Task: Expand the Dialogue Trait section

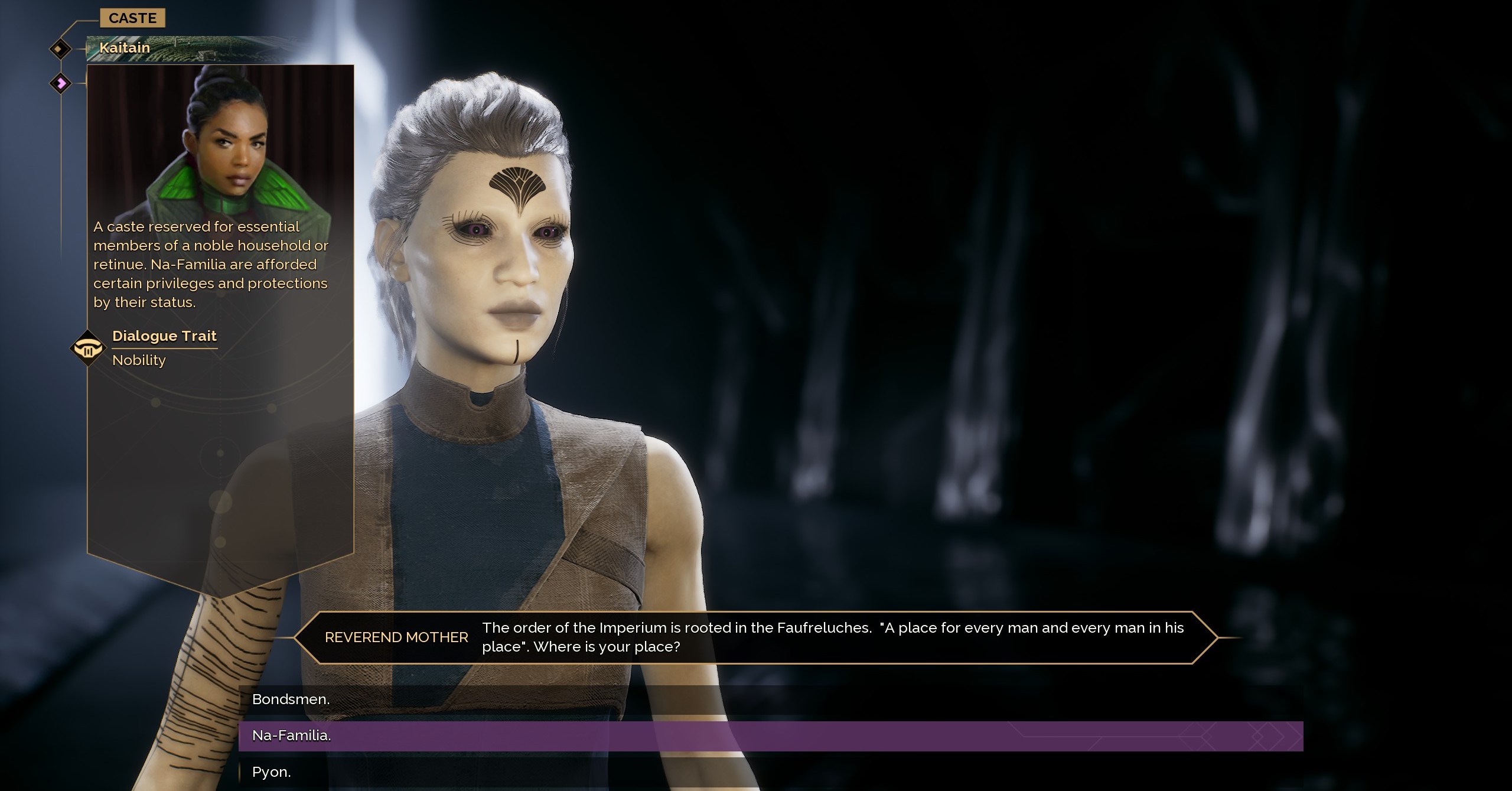Action: click(x=165, y=336)
